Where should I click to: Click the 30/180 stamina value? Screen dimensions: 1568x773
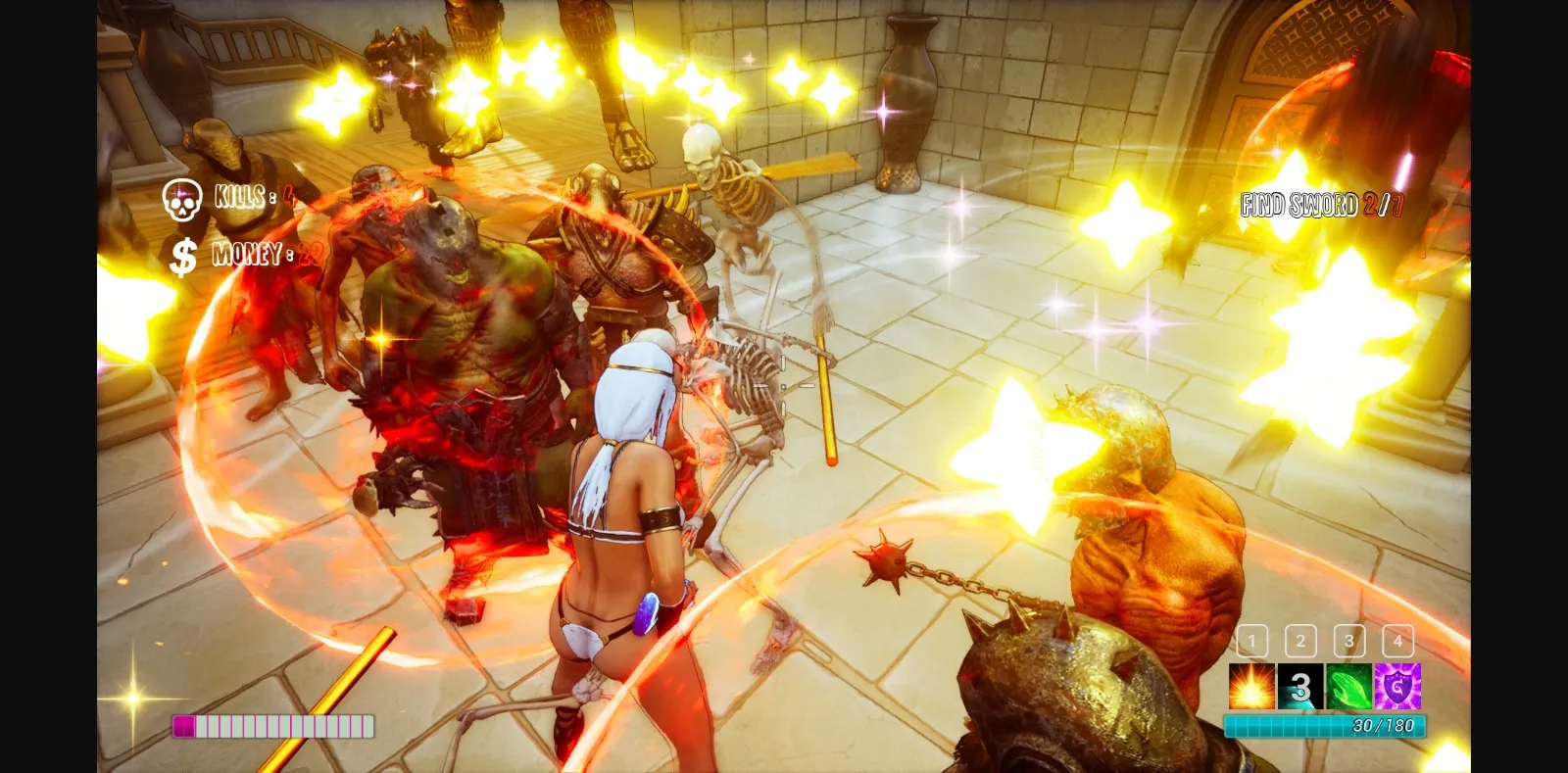1384,725
